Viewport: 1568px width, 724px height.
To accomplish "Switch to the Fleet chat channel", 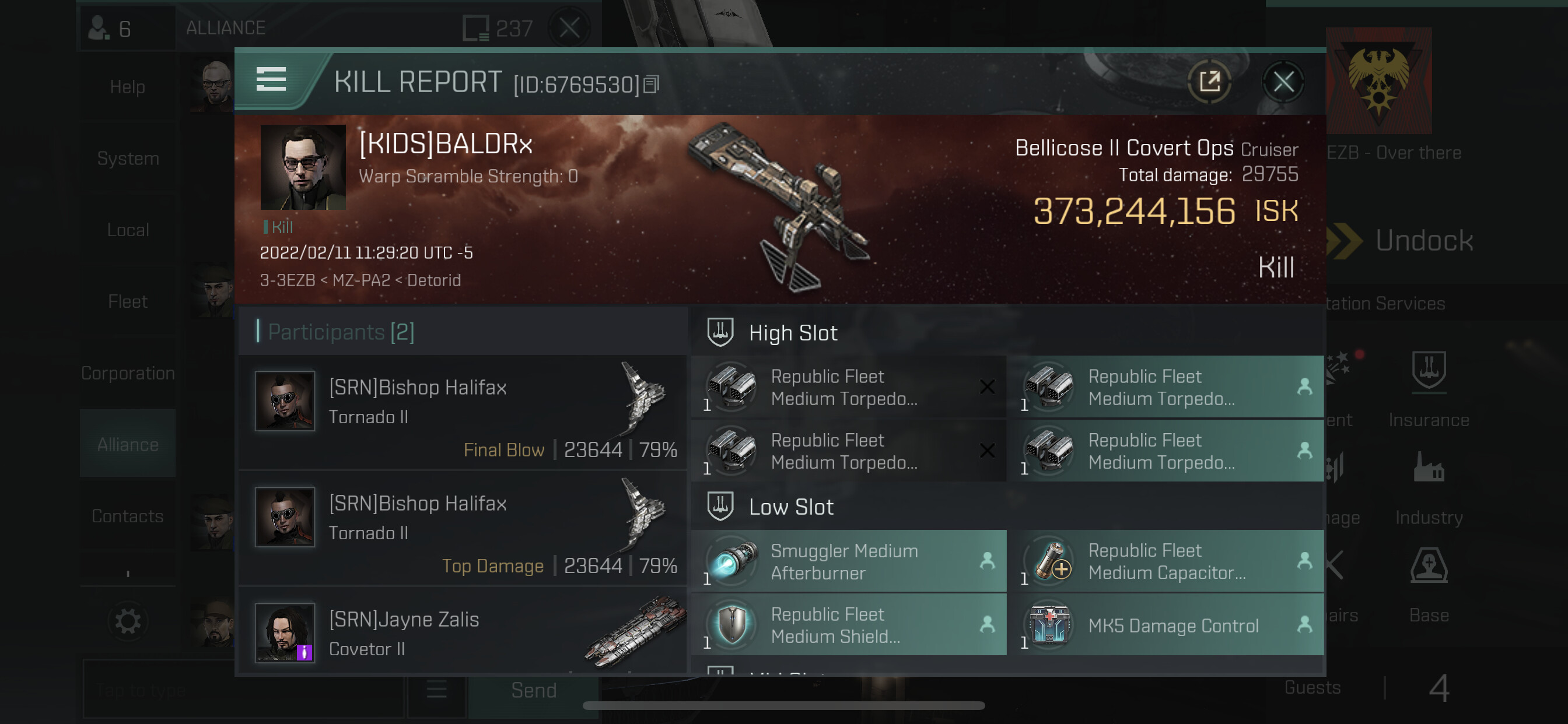I will (127, 302).
